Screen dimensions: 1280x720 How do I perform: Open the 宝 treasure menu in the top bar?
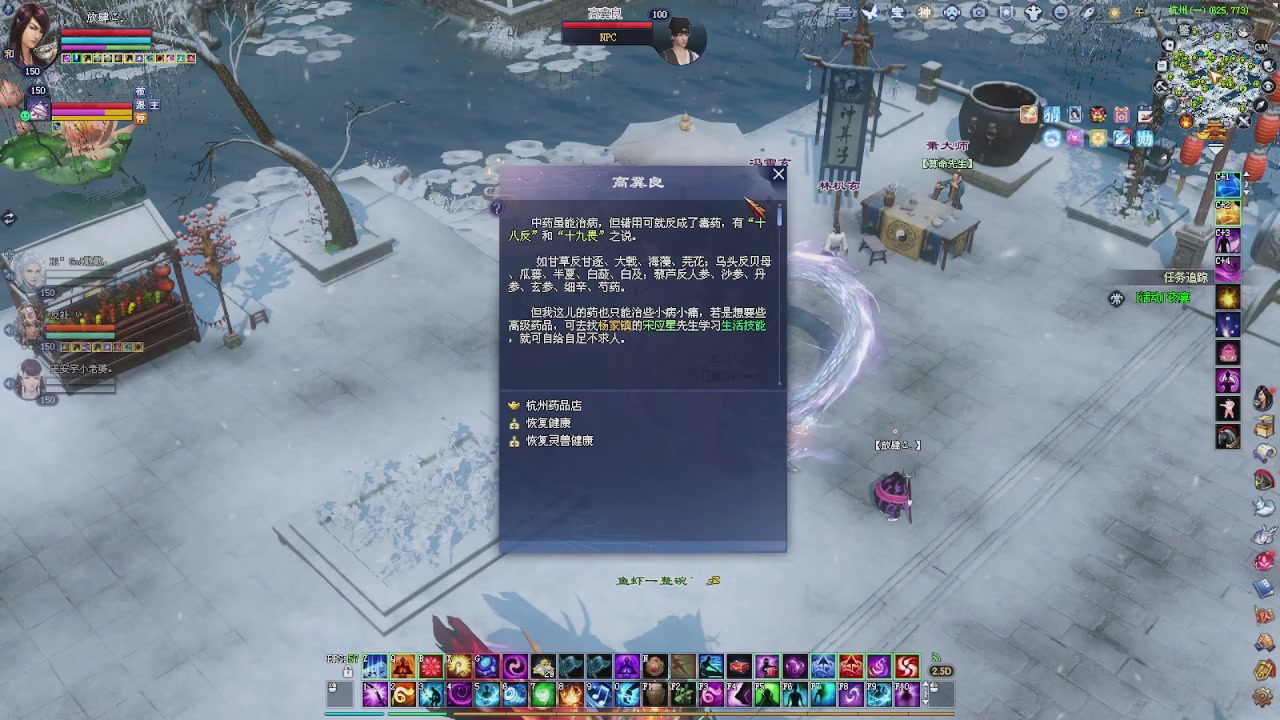pos(899,11)
